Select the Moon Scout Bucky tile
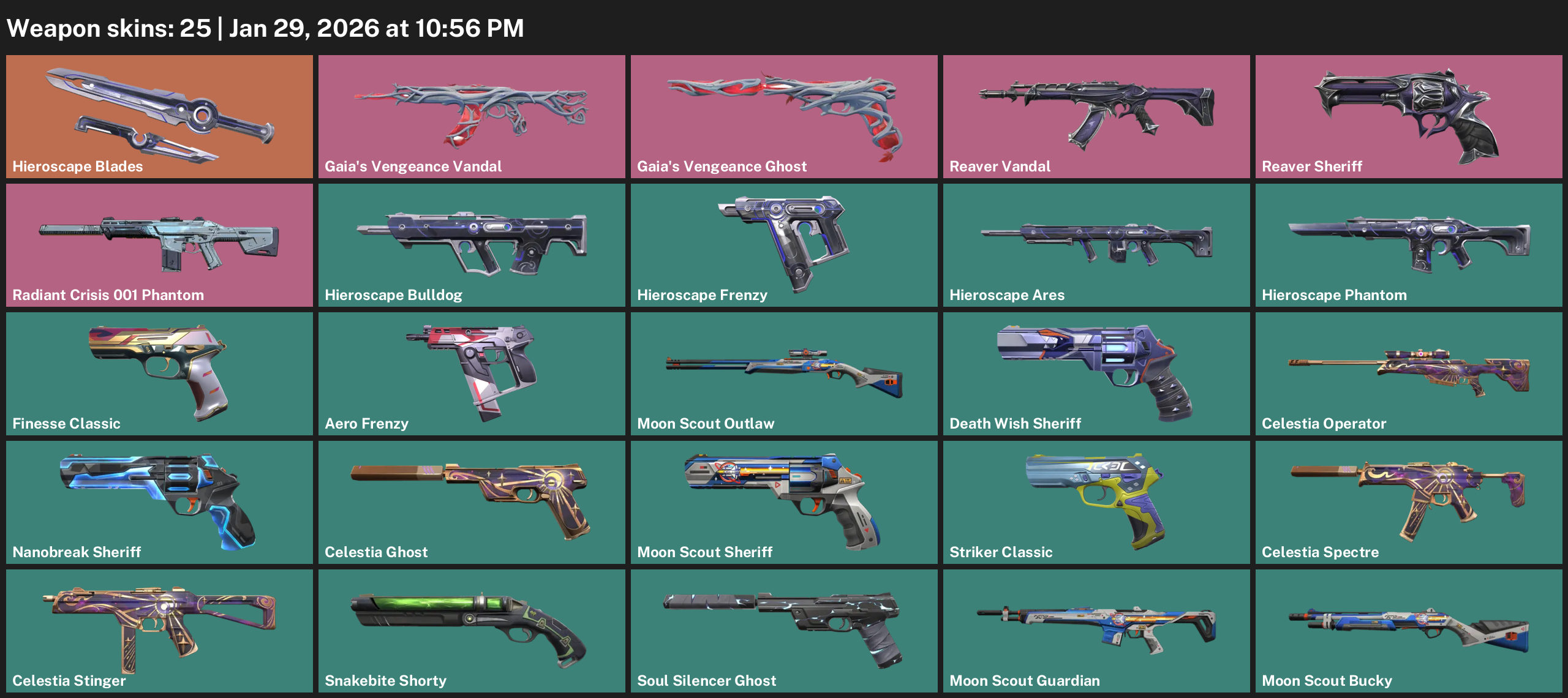This screenshot has width=1568, height=698. [1409, 631]
